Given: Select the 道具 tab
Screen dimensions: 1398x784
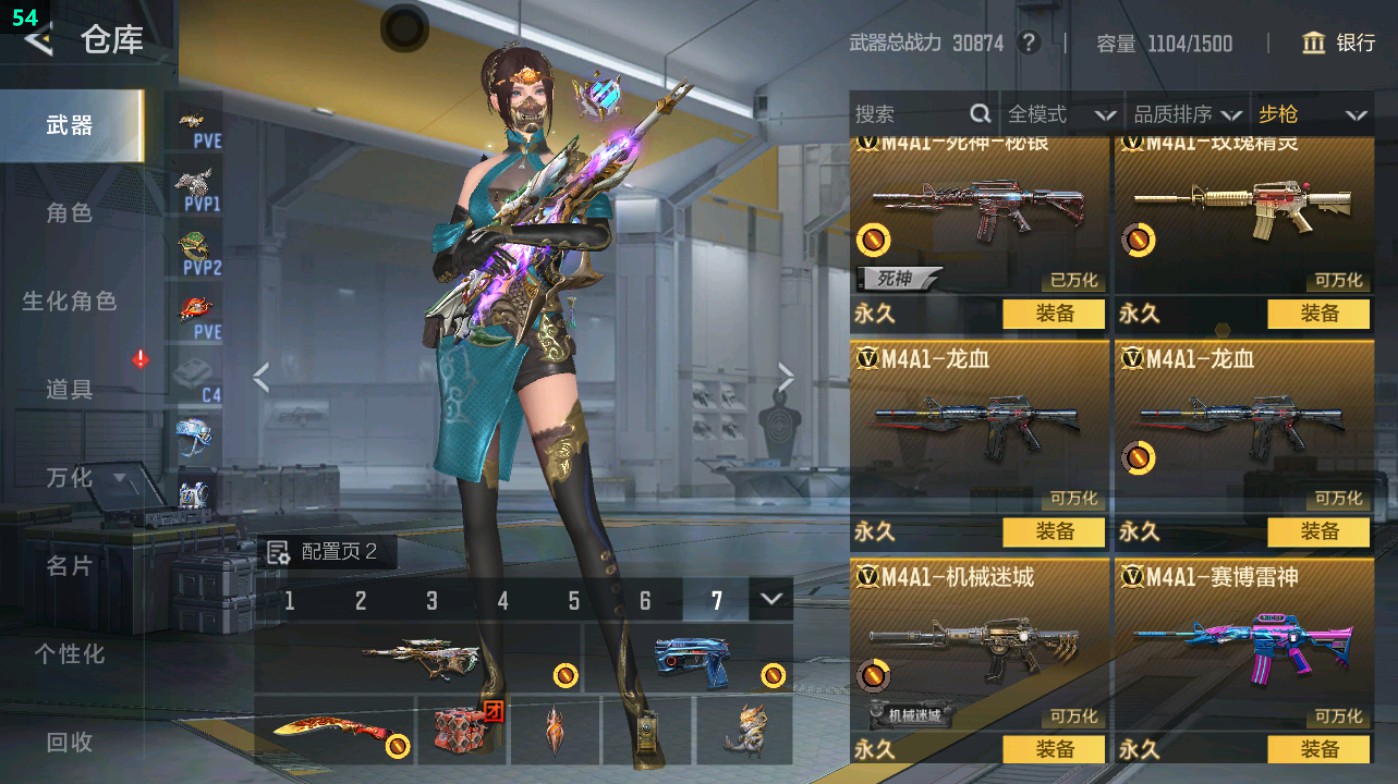Looking at the screenshot, I should click(69, 389).
